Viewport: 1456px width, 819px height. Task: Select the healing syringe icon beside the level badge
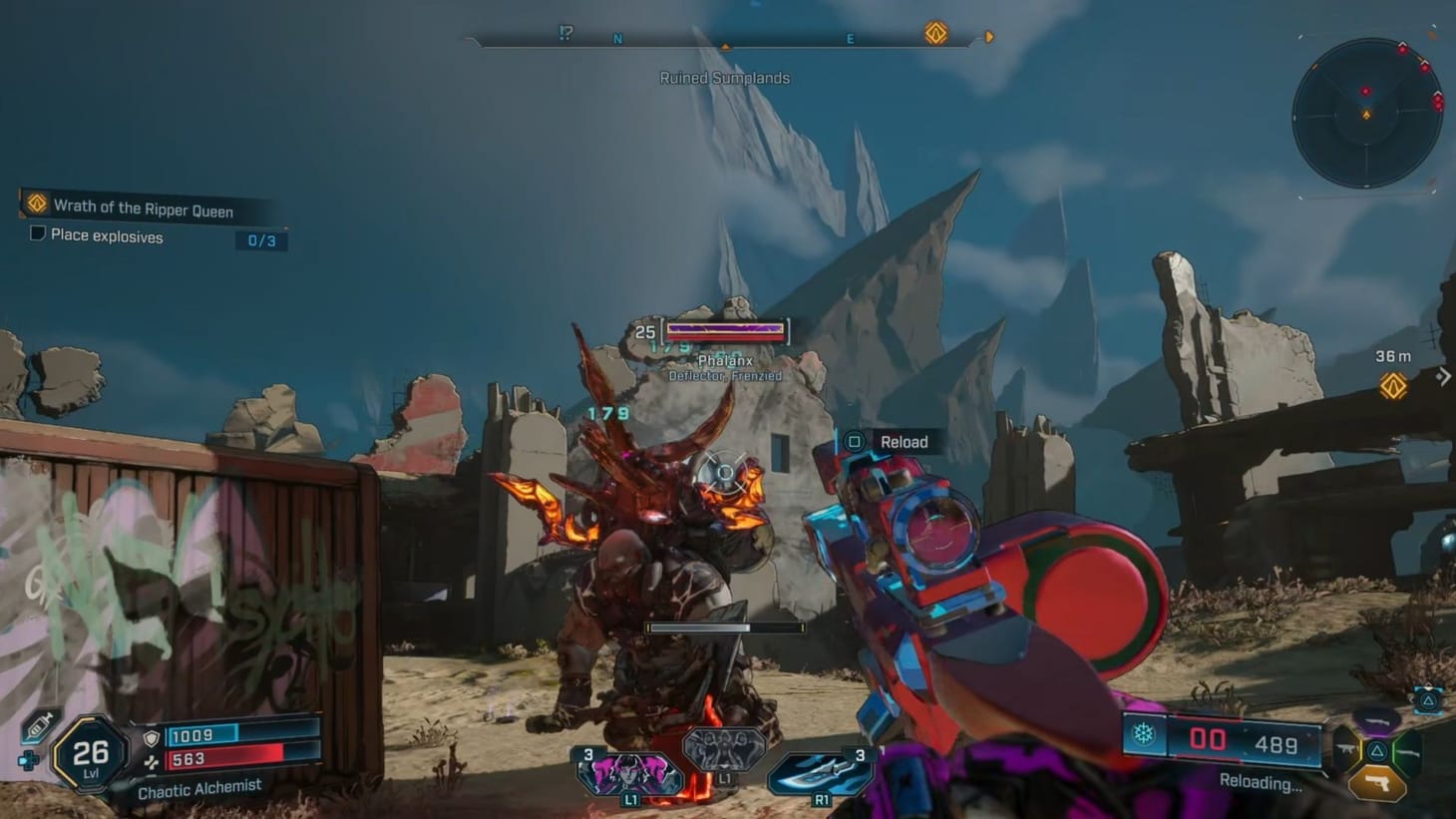point(38,726)
